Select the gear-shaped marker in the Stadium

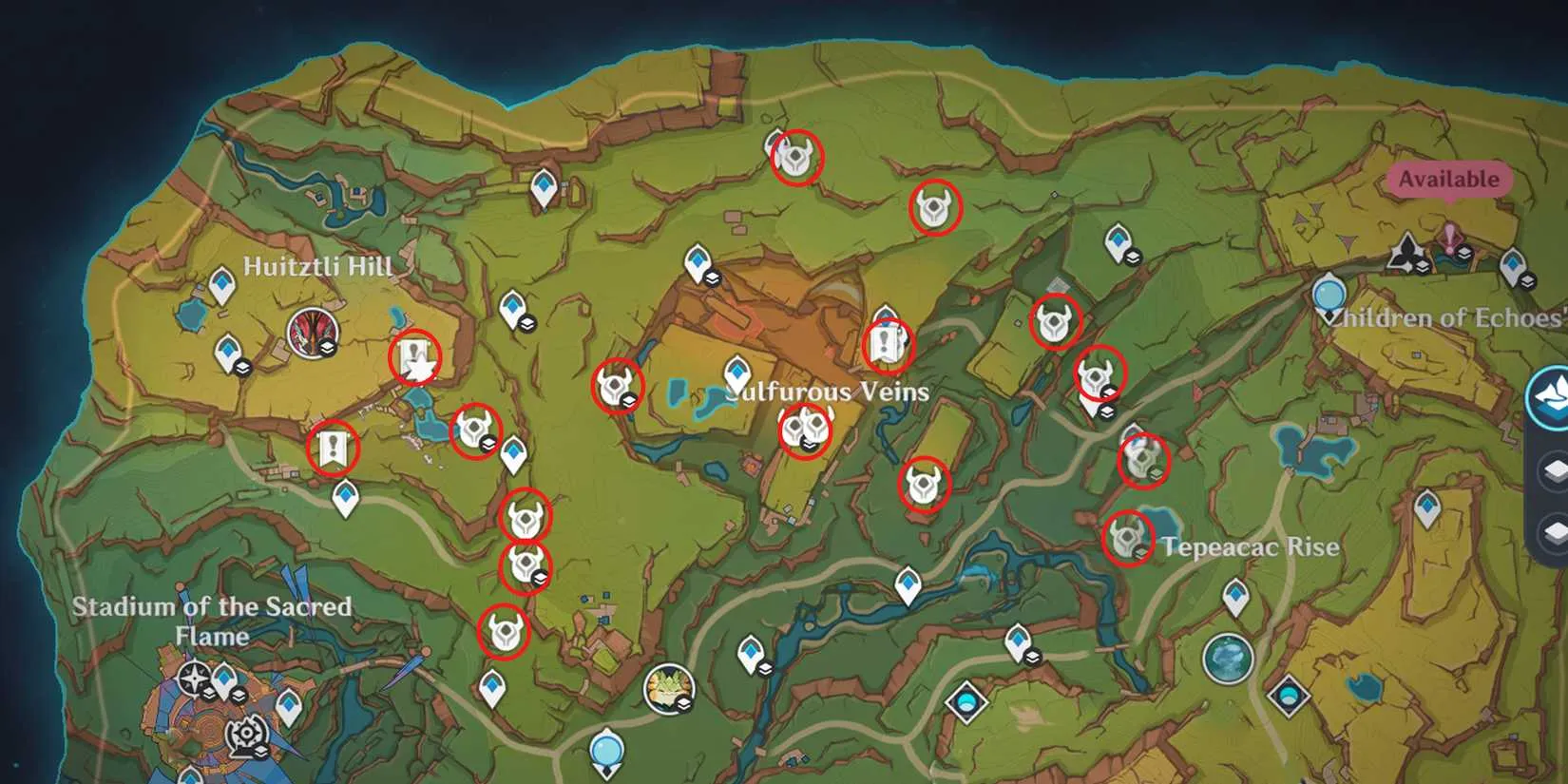(x=246, y=734)
